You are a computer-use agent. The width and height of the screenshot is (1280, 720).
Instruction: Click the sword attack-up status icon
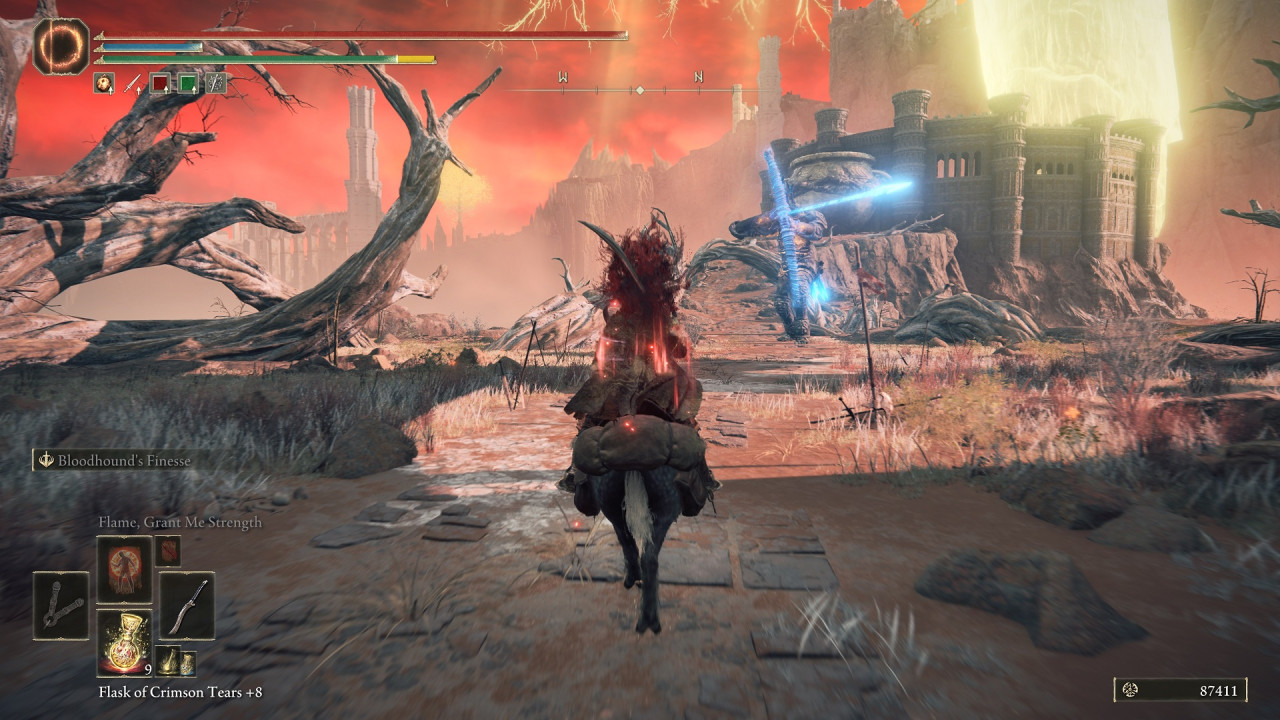(x=132, y=84)
